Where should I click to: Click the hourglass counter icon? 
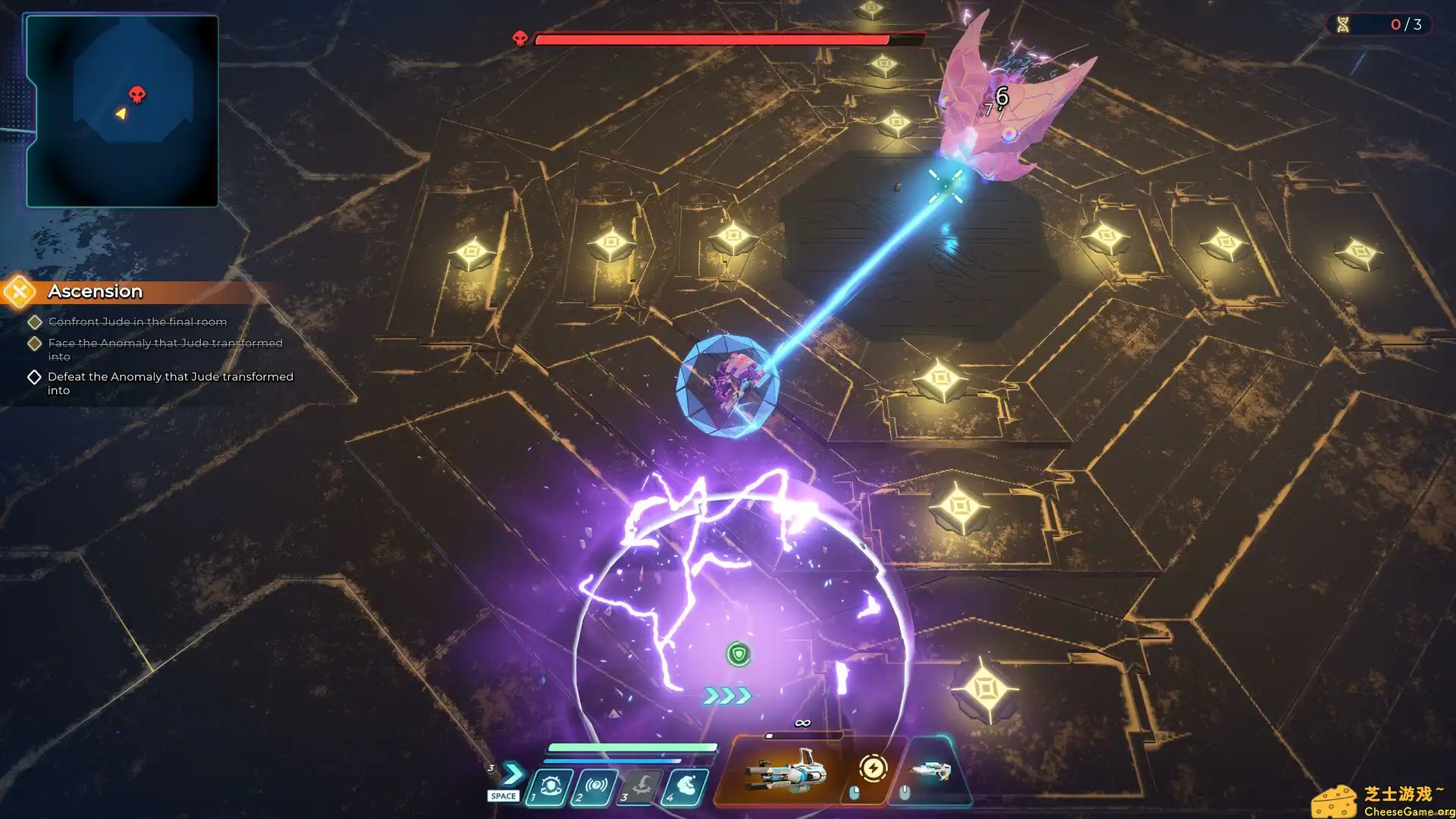pos(1343,24)
